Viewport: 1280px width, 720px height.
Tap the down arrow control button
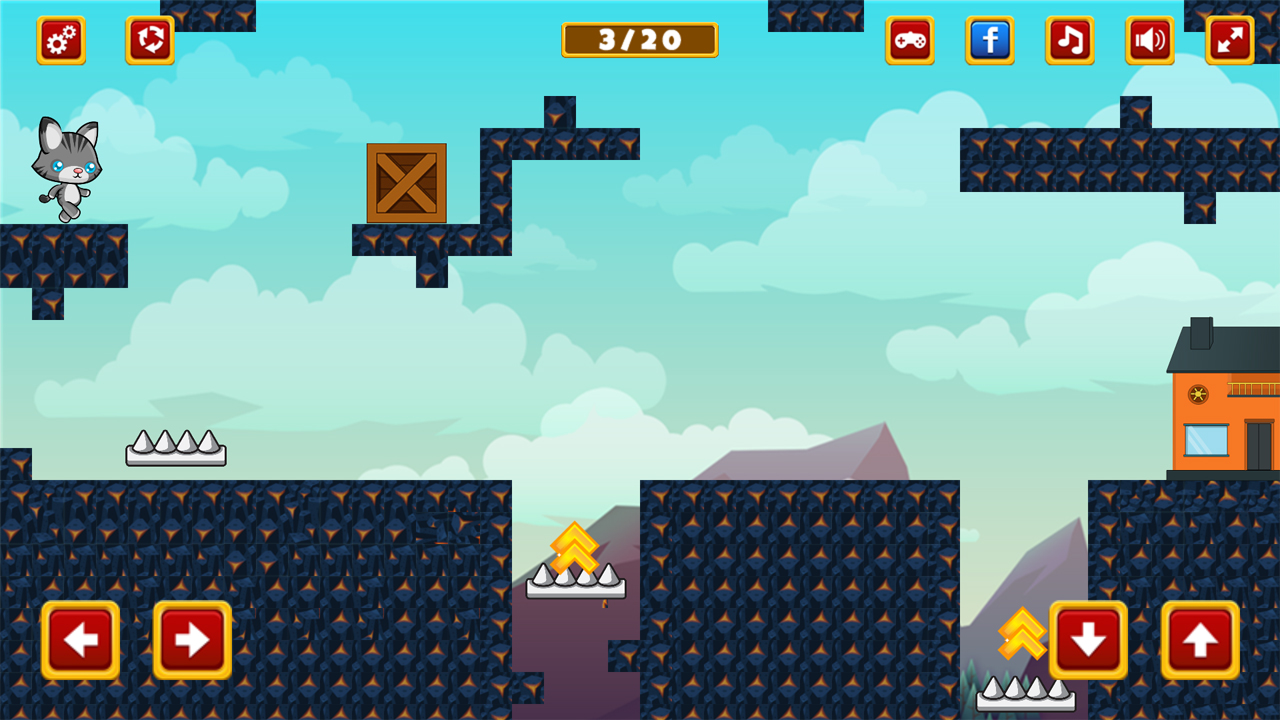point(1088,640)
